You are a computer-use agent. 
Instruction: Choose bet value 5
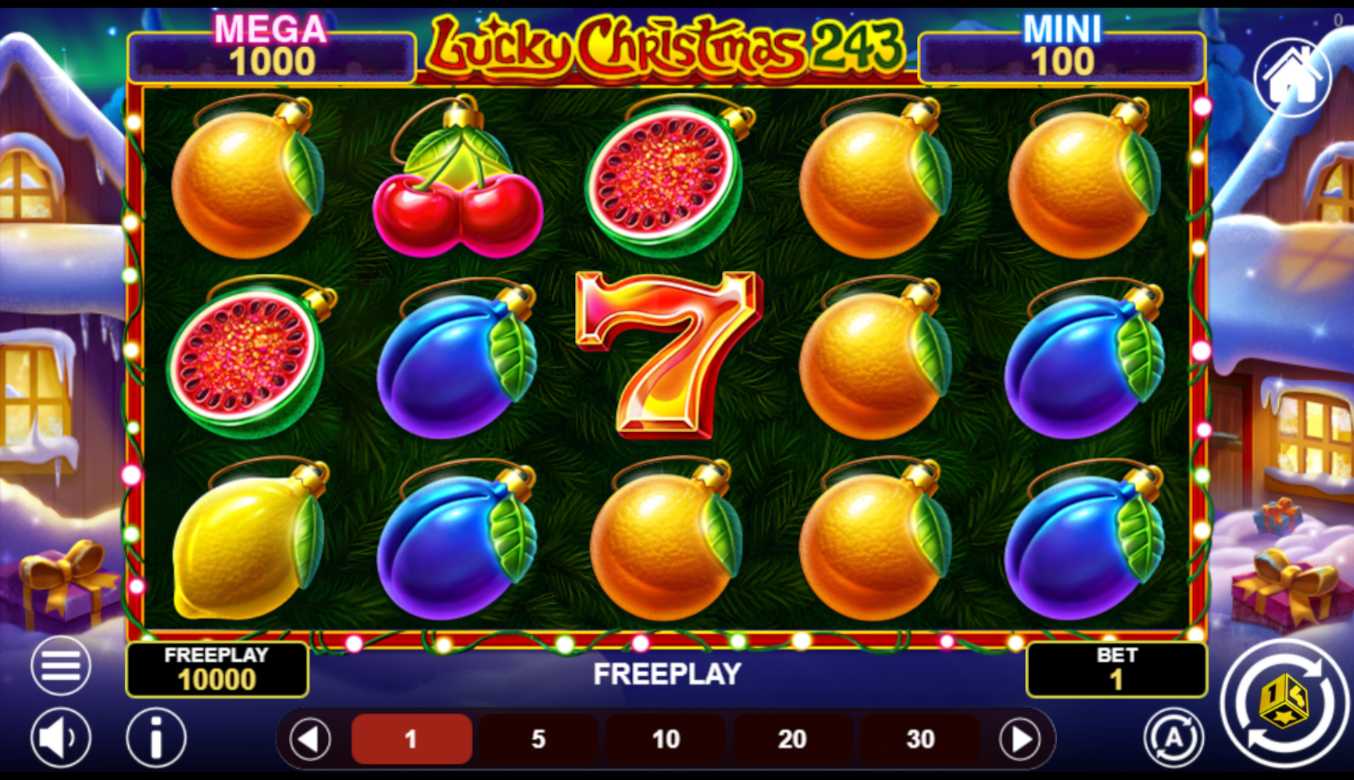[538, 739]
